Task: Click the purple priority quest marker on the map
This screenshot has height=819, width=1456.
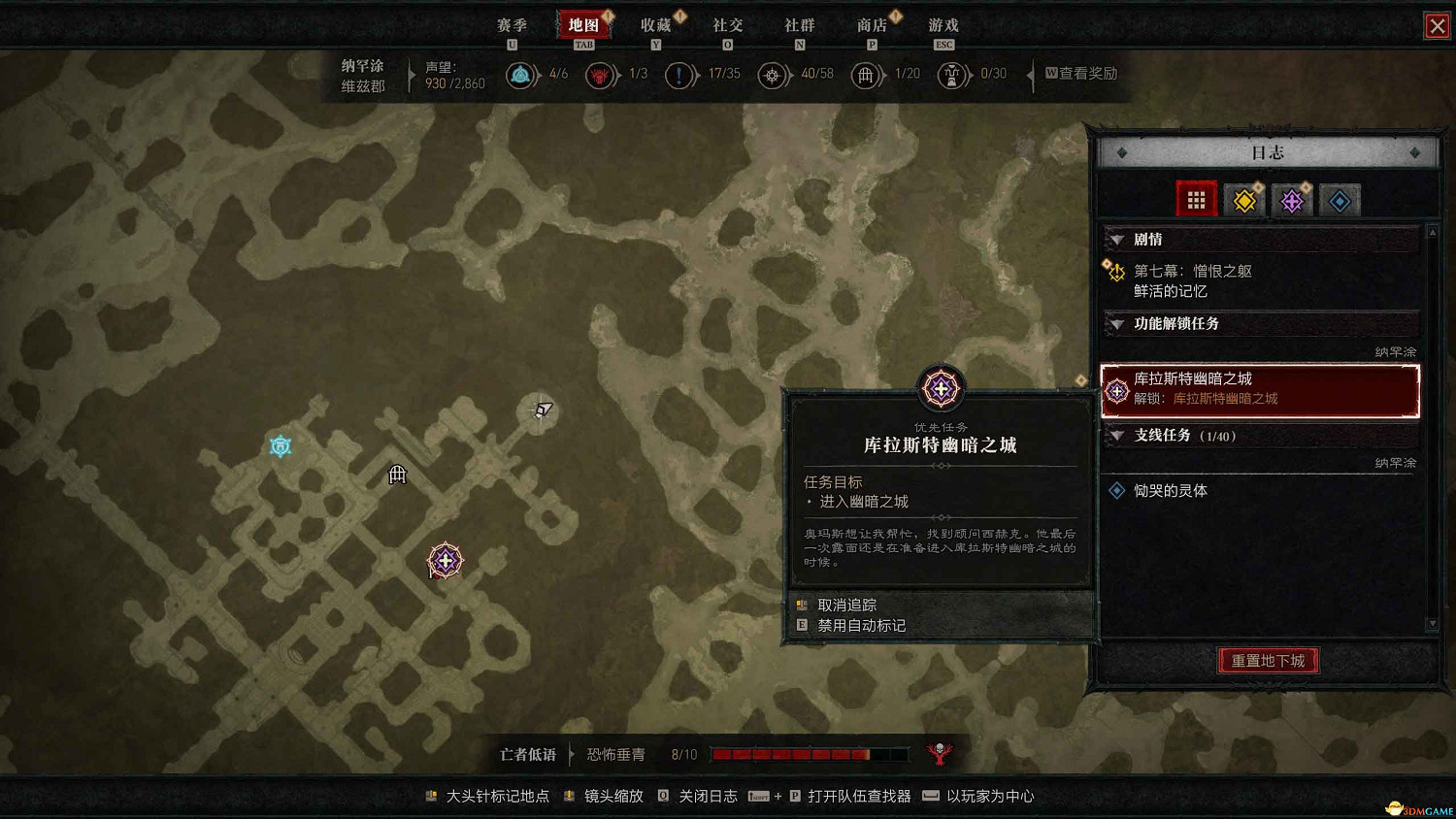Action: coord(444,560)
